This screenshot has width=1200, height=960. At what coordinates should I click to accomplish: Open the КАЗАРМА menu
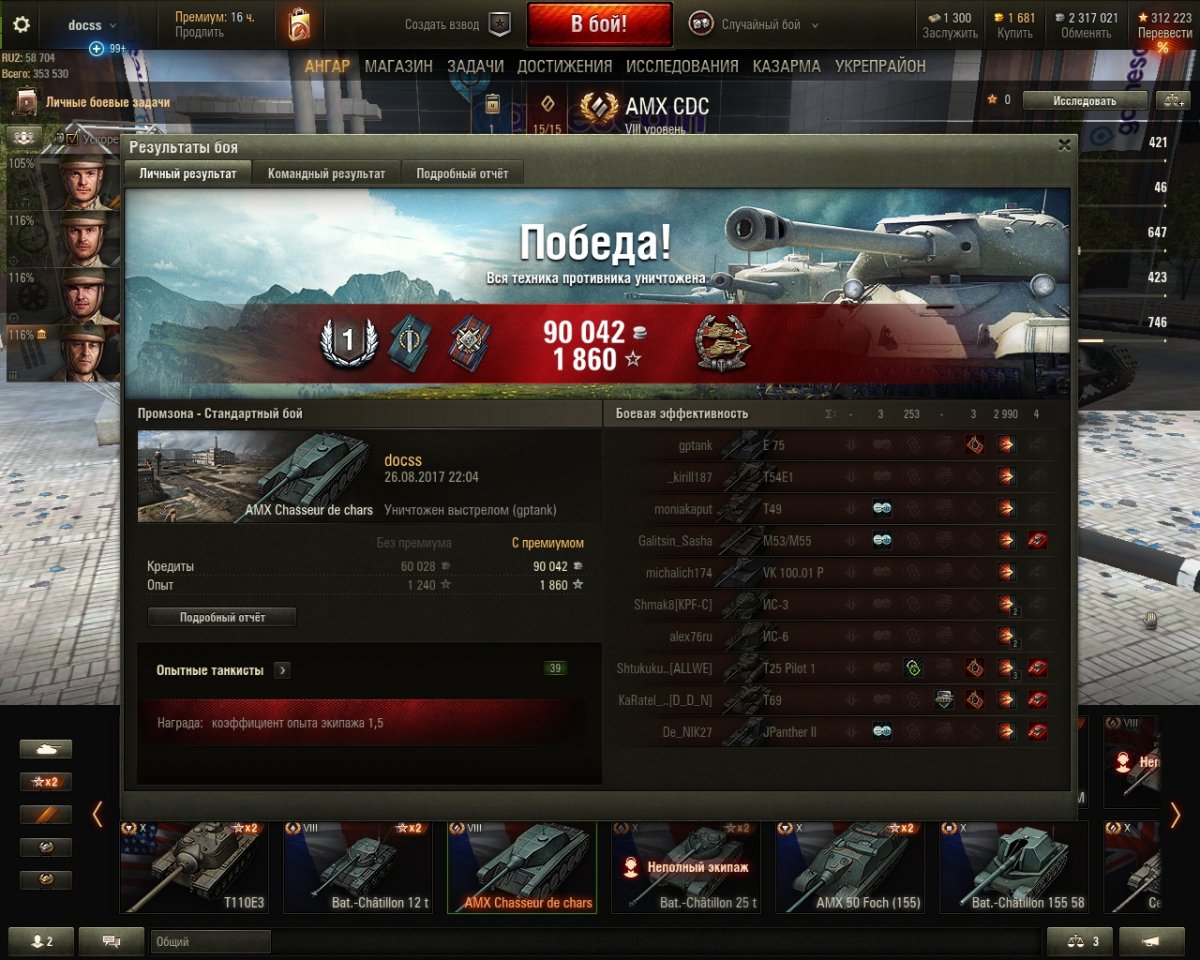click(x=786, y=66)
